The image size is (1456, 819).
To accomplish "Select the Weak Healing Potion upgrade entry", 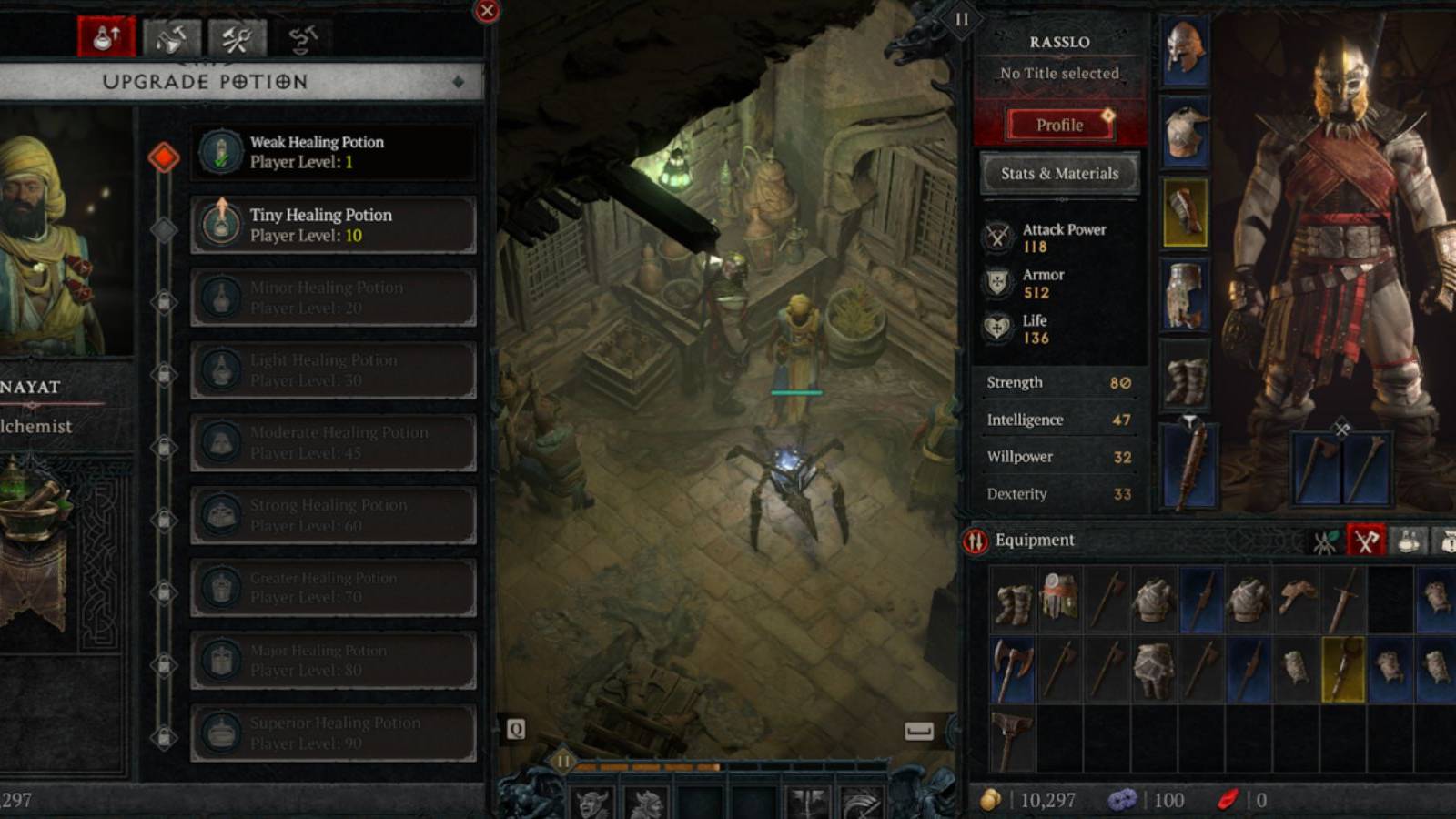I will (334, 151).
